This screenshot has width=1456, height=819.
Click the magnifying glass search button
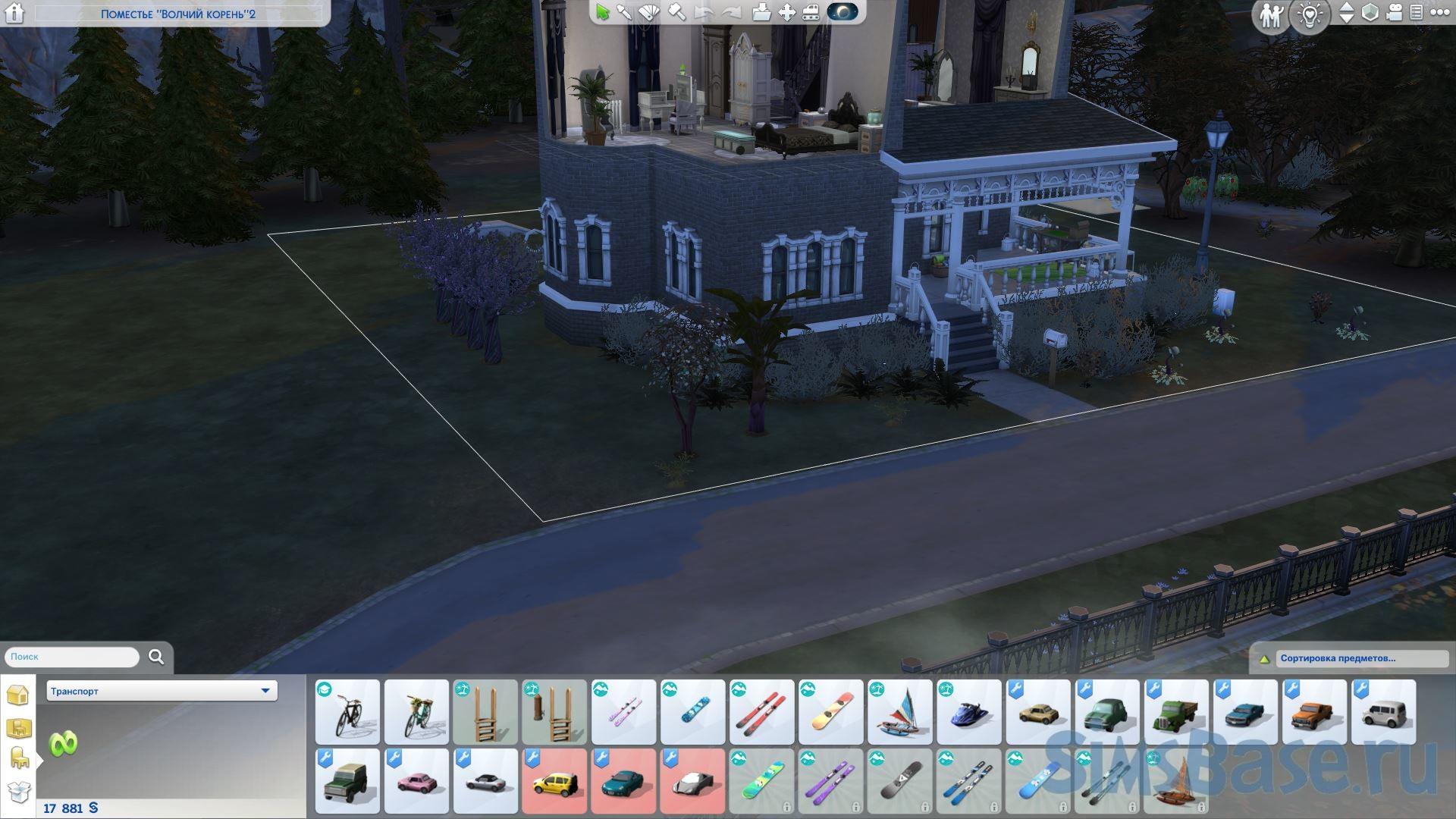(x=156, y=657)
